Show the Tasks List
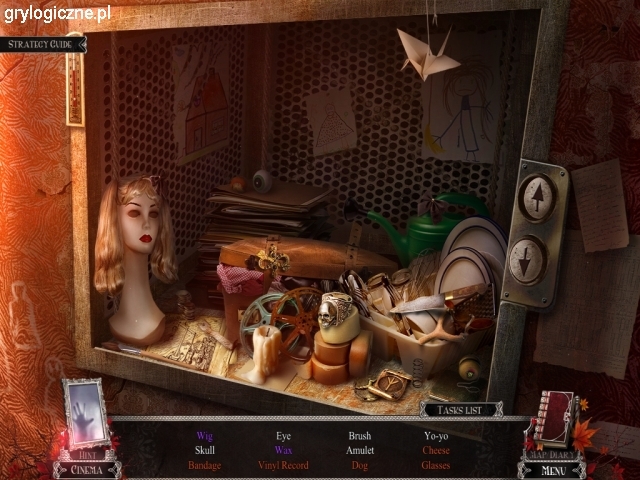This screenshot has width=640, height=480. click(462, 409)
